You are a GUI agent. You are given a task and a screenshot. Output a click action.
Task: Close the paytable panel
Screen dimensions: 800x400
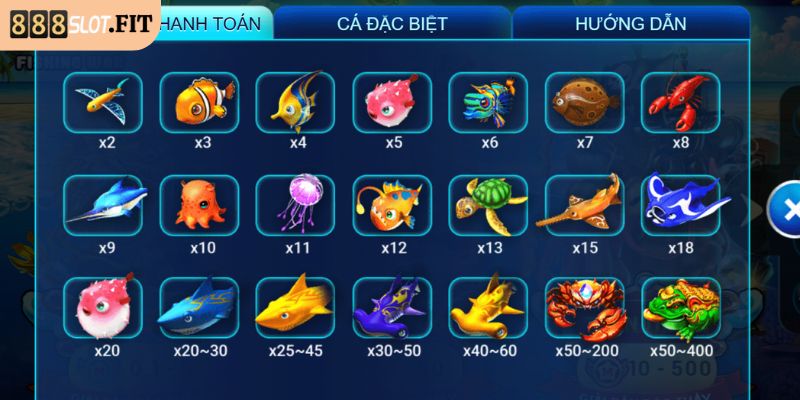coord(788,209)
